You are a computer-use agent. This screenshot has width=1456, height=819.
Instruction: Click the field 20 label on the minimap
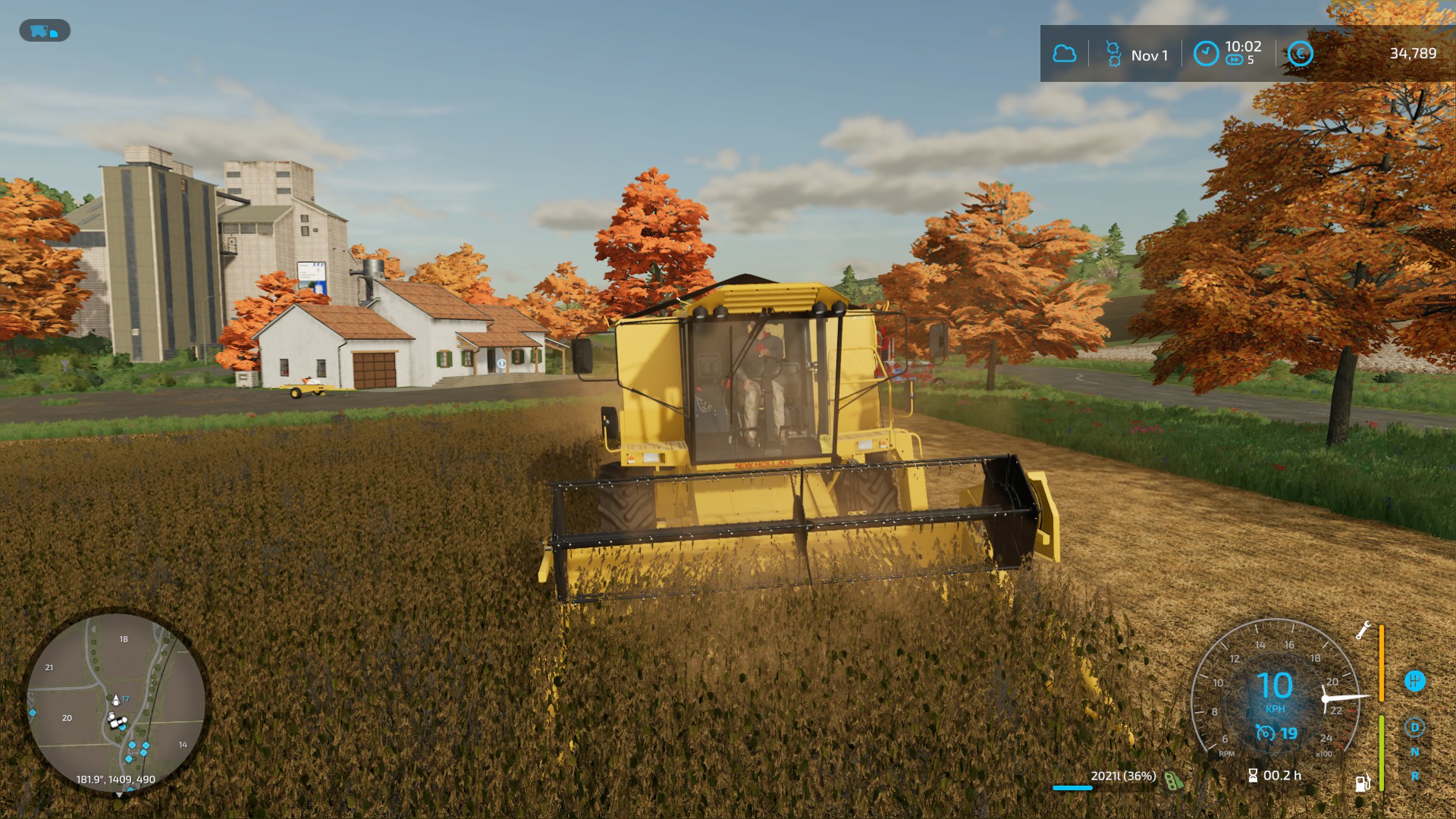67,718
